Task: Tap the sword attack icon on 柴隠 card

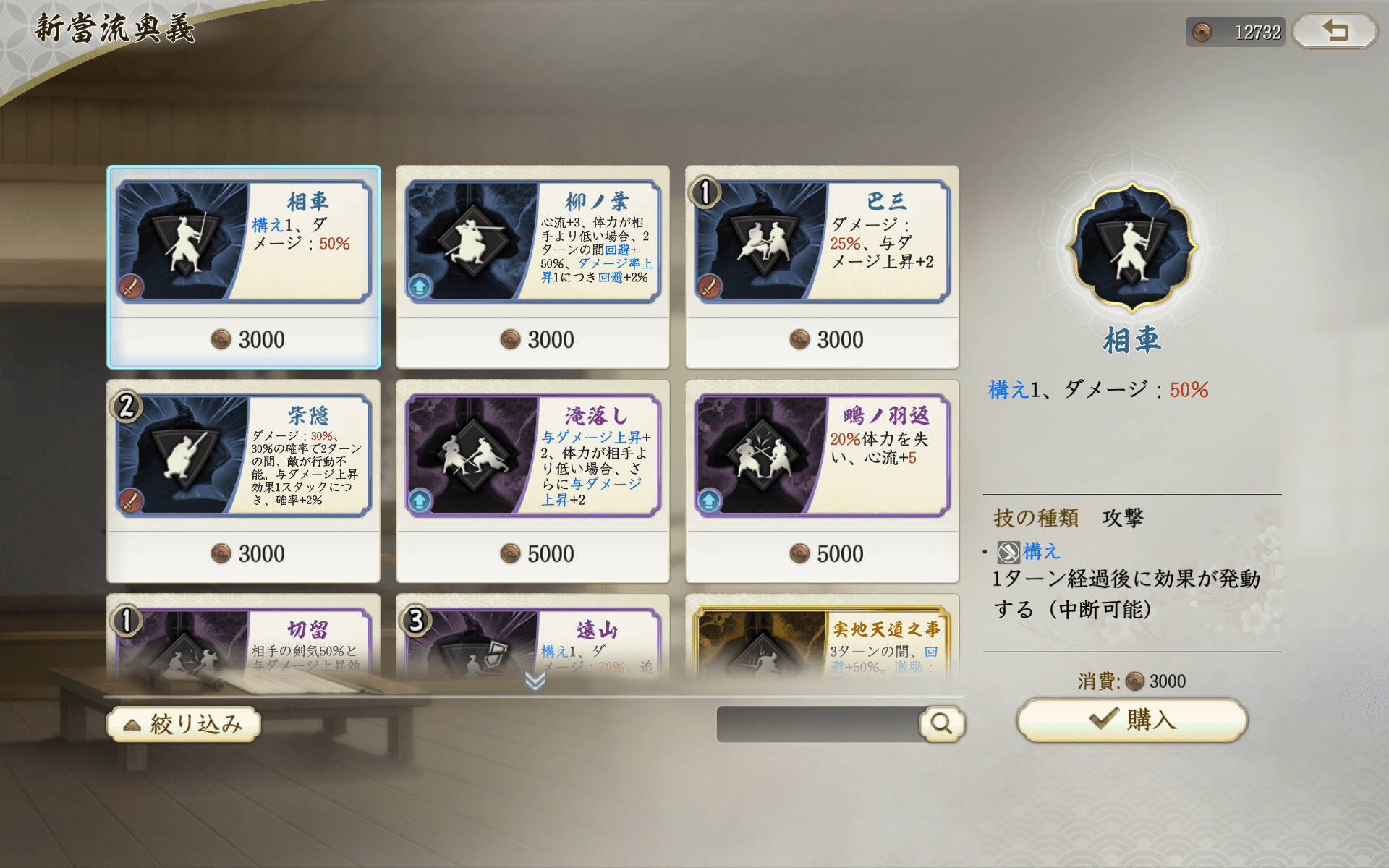Action: pyautogui.click(x=131, y=501)
